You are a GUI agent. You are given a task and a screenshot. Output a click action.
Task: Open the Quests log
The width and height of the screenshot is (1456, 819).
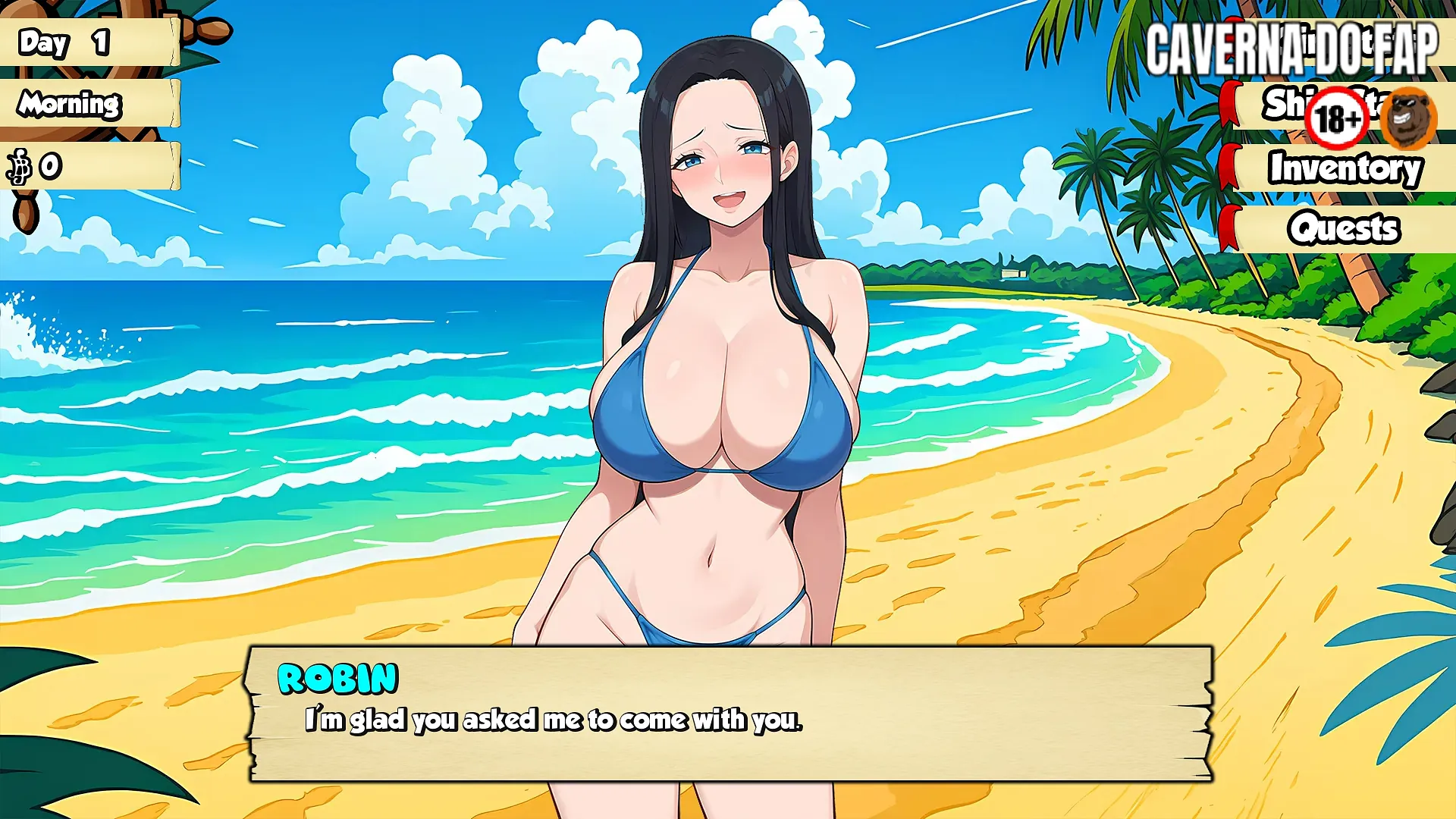(x=1343, y=228)
